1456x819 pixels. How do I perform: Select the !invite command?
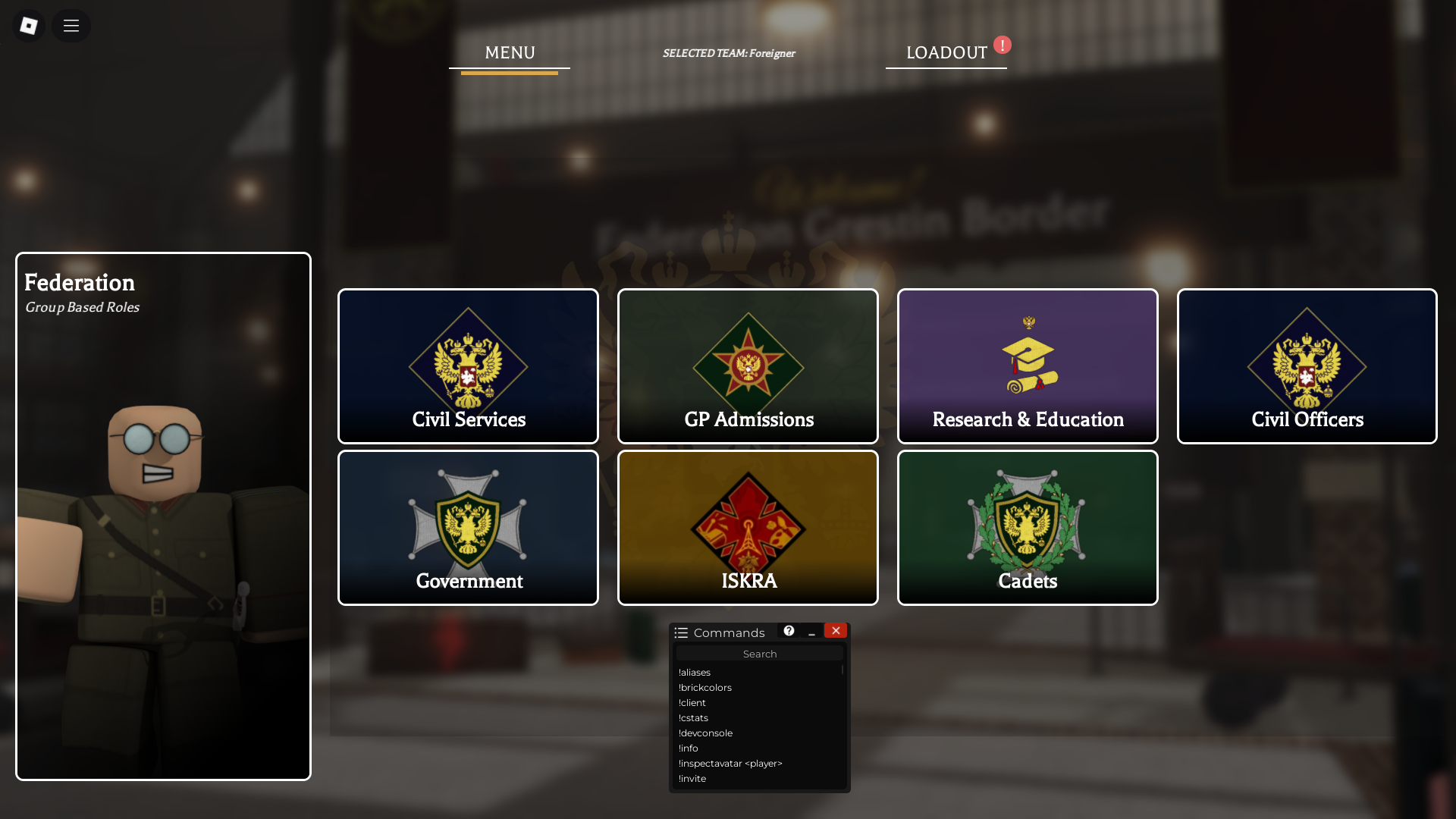click(x=692, y=779)
